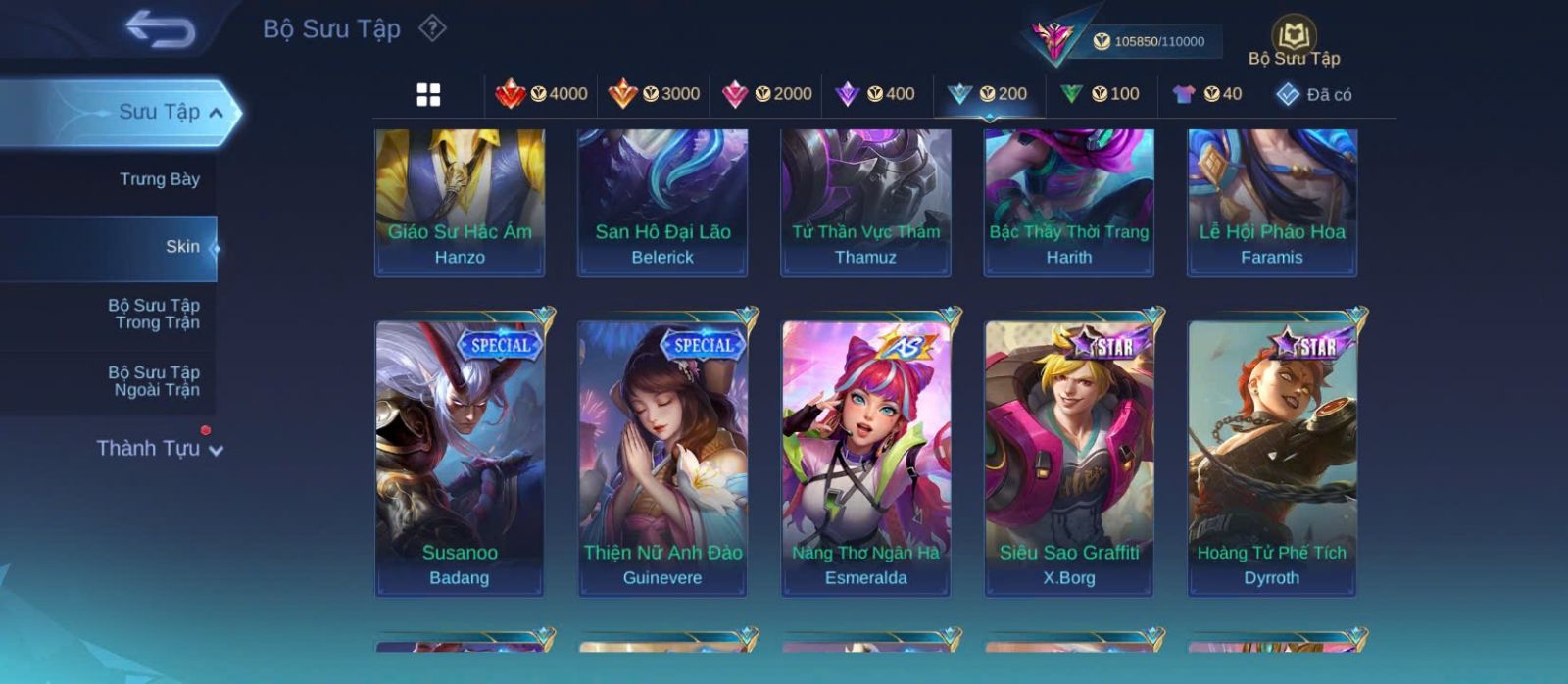1568x684 pixels.
Task: Open Bộ Sưu Tập Trong Trận
Action: tap(154, 314)
